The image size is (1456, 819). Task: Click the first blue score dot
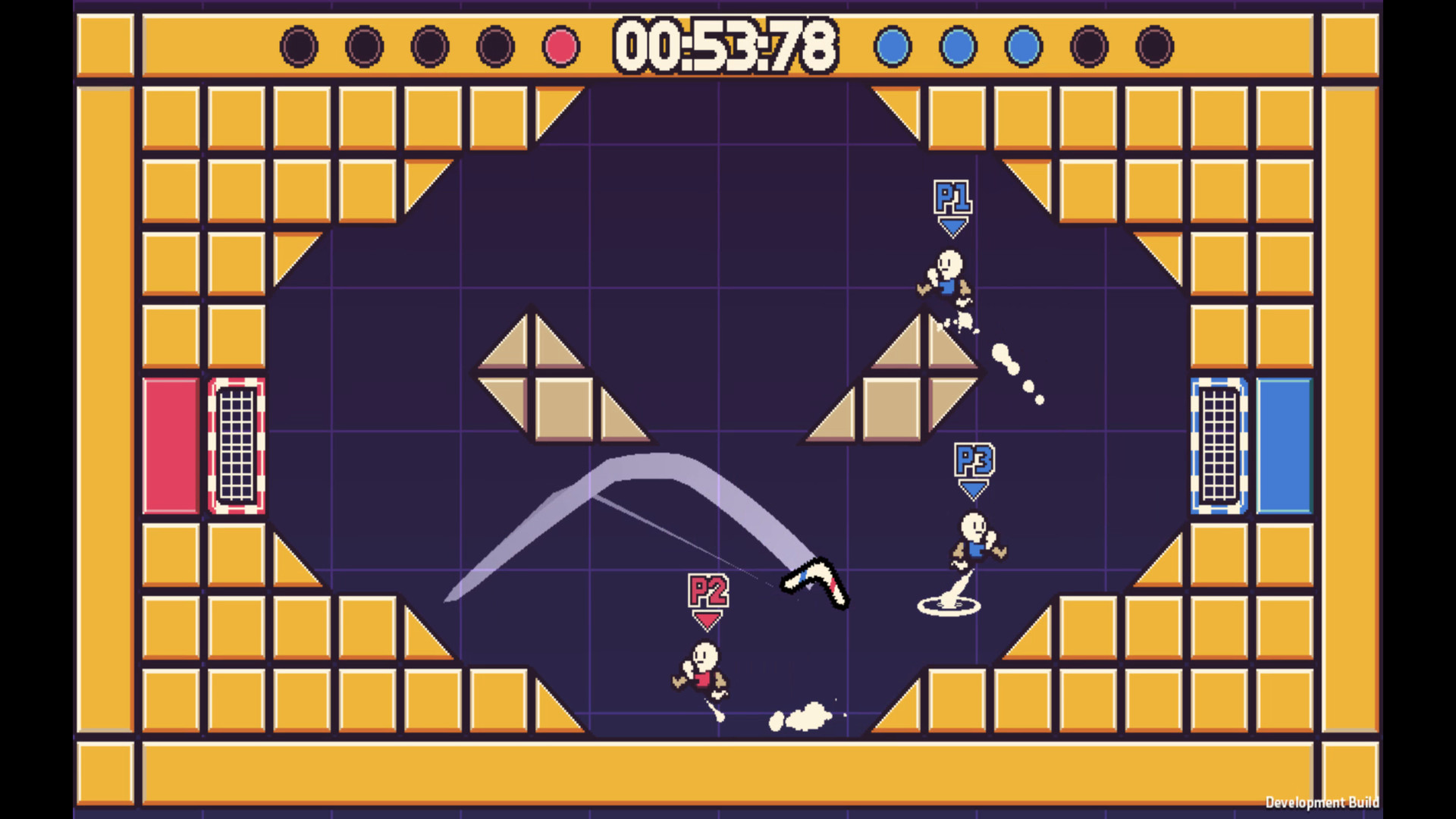point(892,45)
